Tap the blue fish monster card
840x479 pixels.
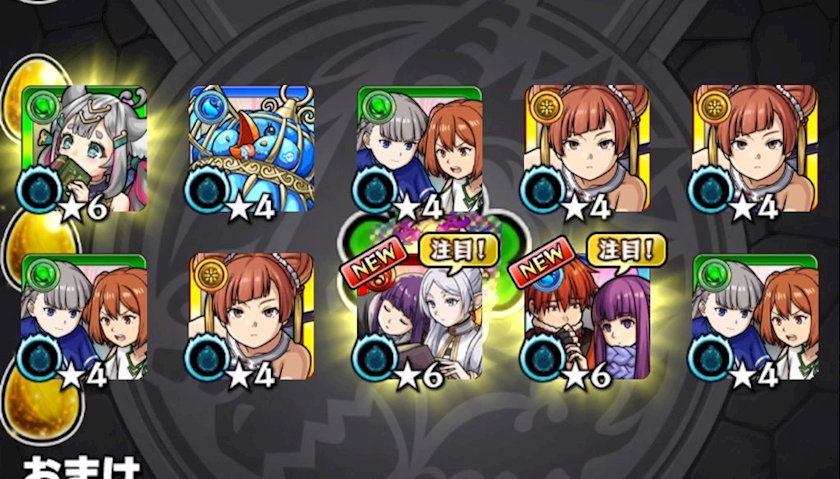pyautogui.click(x=251, y=149)
